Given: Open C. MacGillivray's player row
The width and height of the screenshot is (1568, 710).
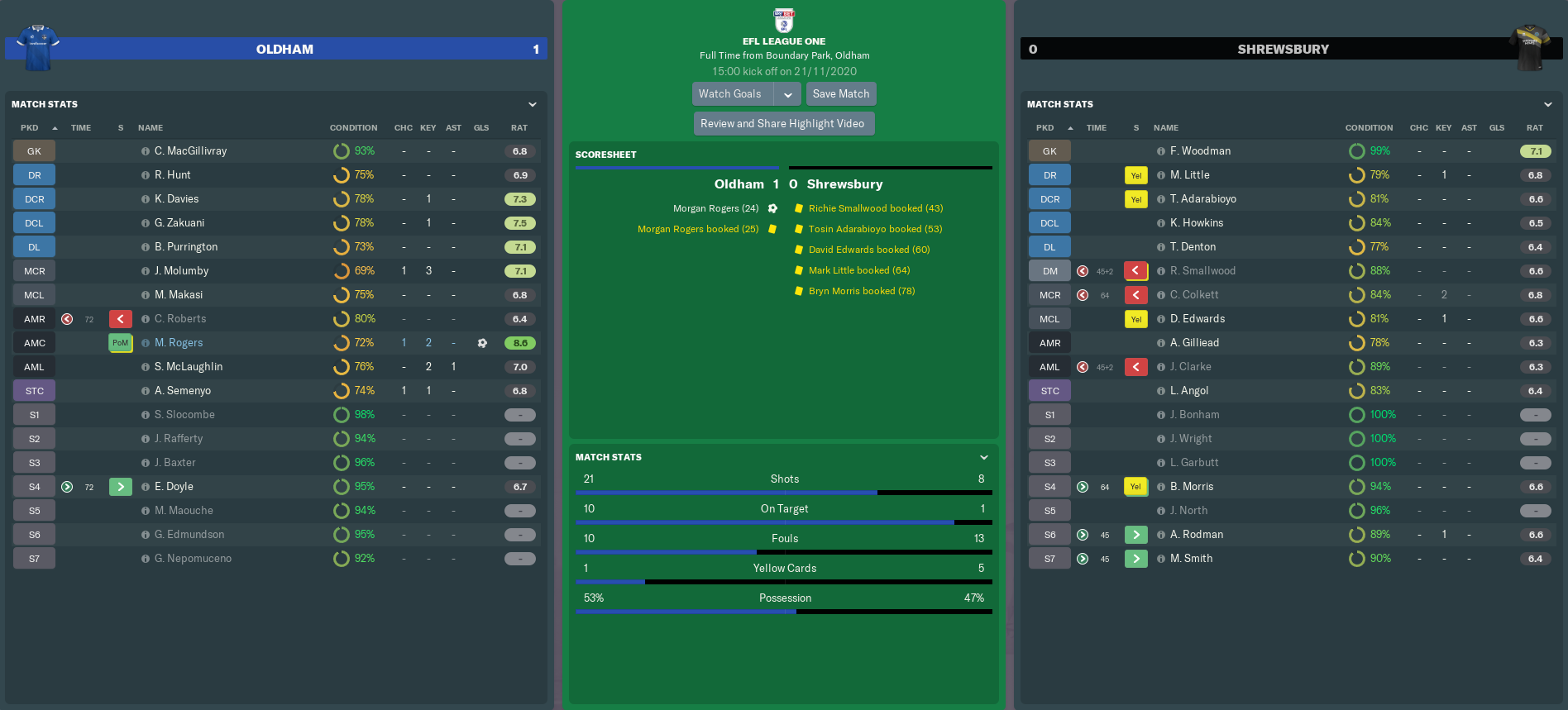Looking at the screenshot, I should point(190,151).
